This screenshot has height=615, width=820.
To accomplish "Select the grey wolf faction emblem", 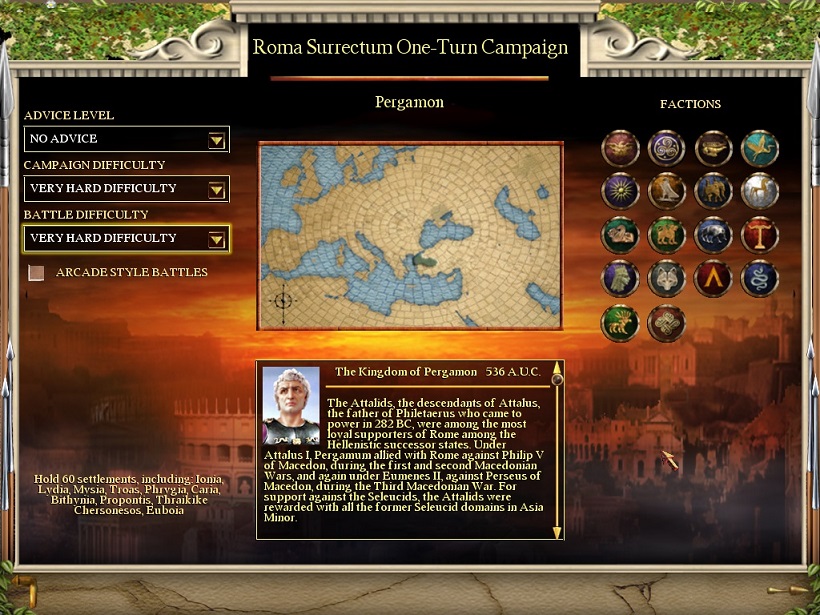I will 667,279.
